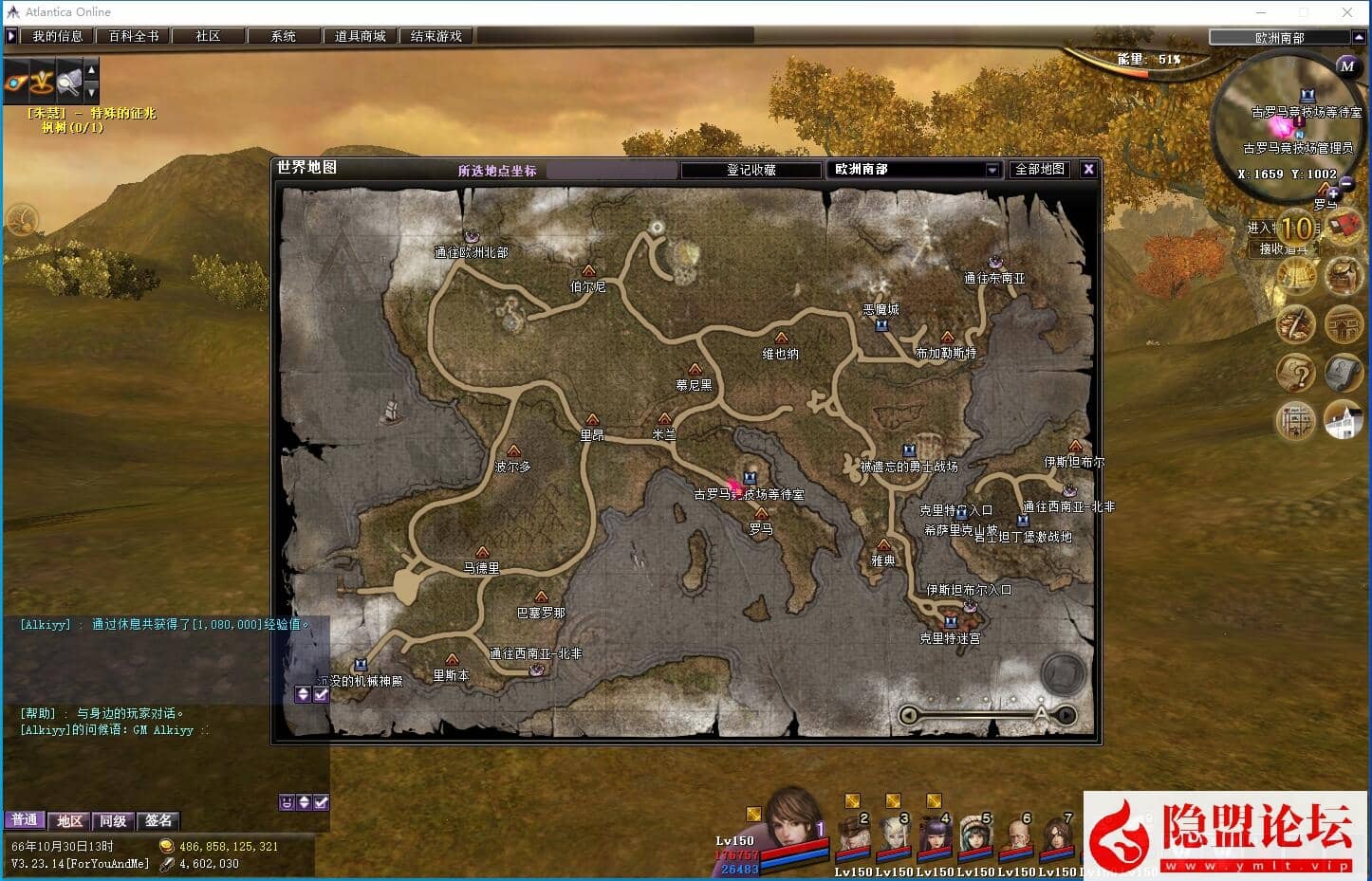Open the 欧洲南部 region dropdown
Viewport: 1372px width, 881px height.
pyautogui.click(x=992, y=170)
